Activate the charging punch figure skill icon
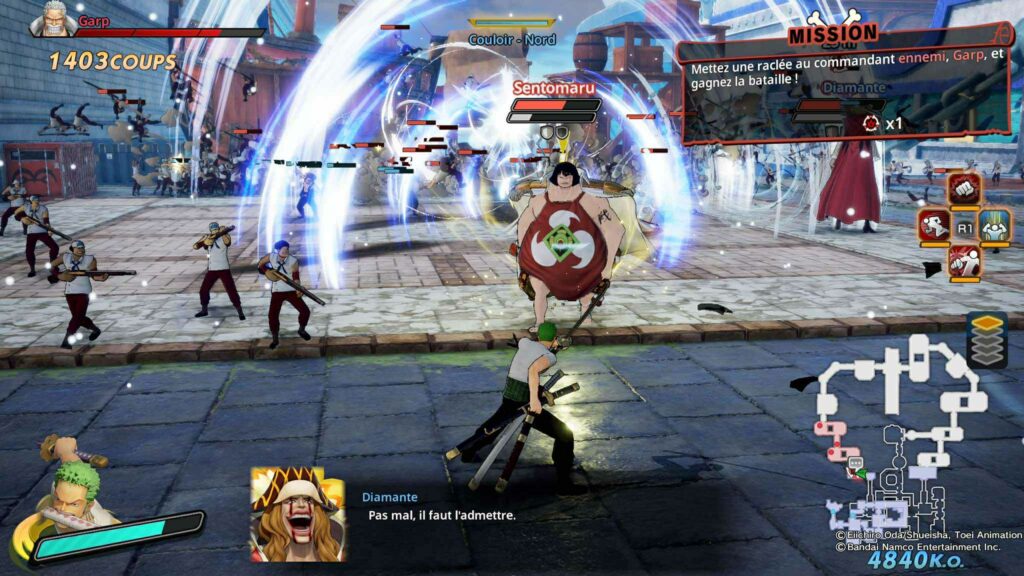Screen dimensions: 1024x576 [x=965, y=262]
